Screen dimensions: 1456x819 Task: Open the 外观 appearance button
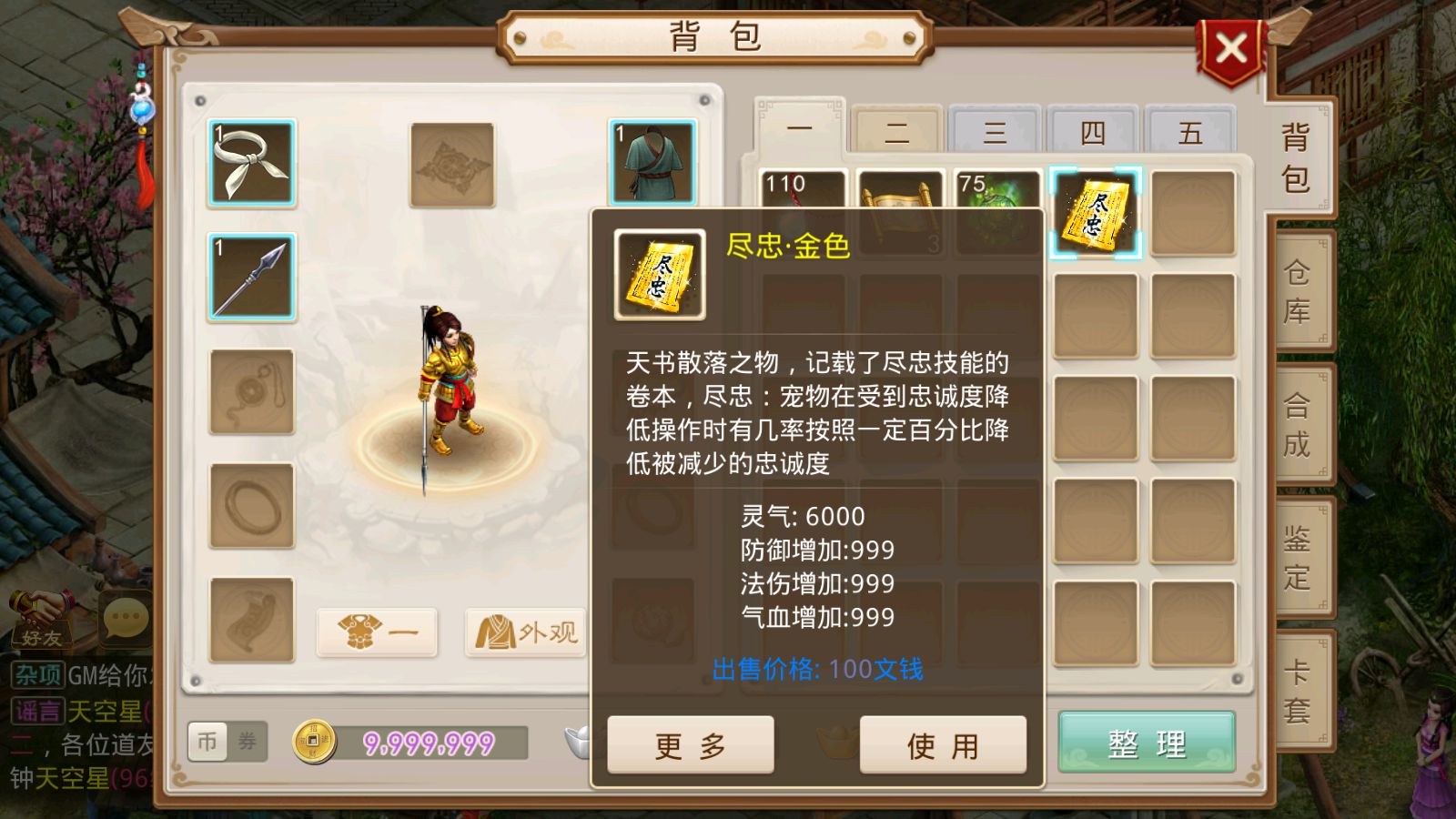526,632
